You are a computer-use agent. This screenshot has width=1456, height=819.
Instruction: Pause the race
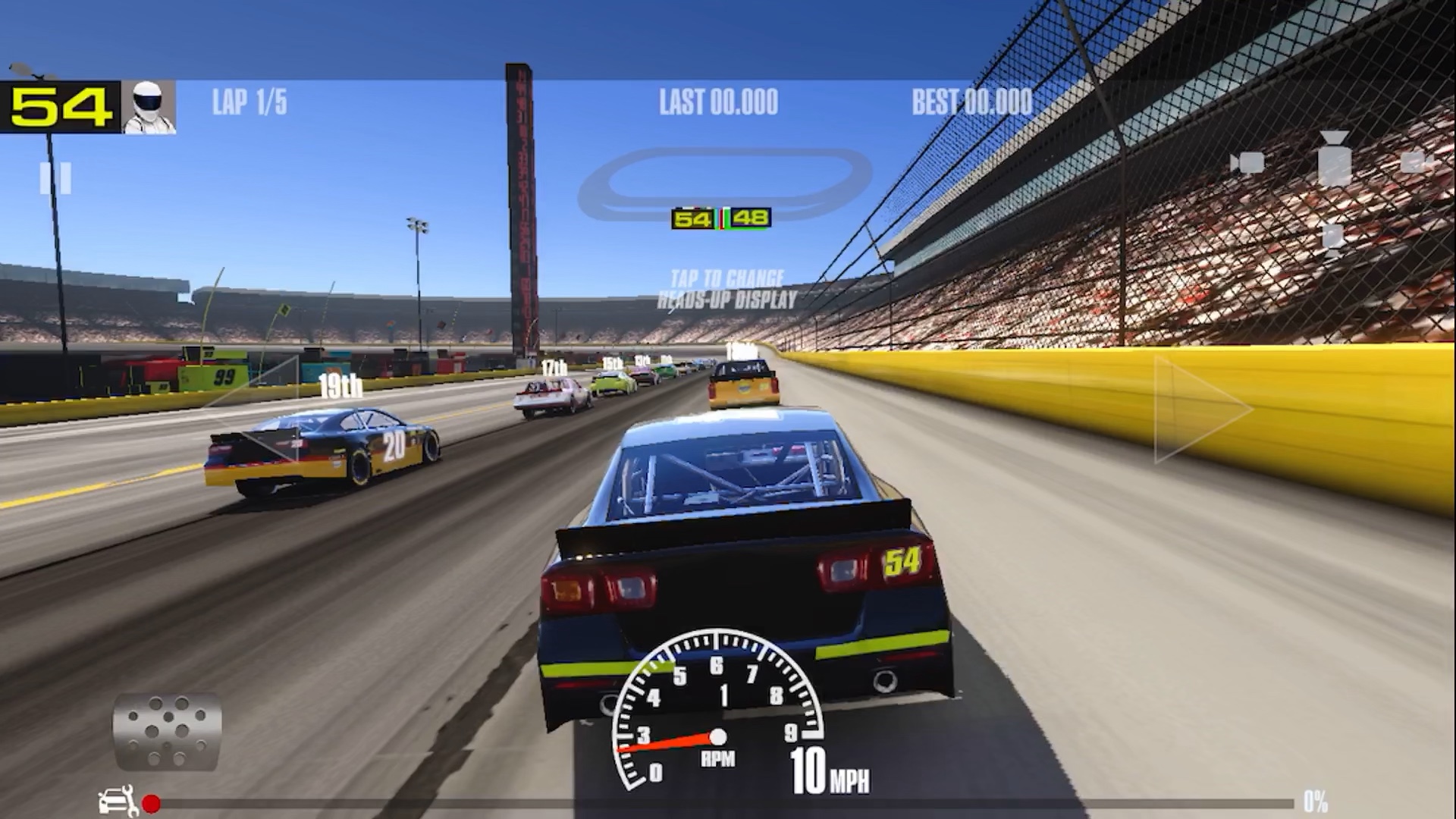tap(55, 178)
